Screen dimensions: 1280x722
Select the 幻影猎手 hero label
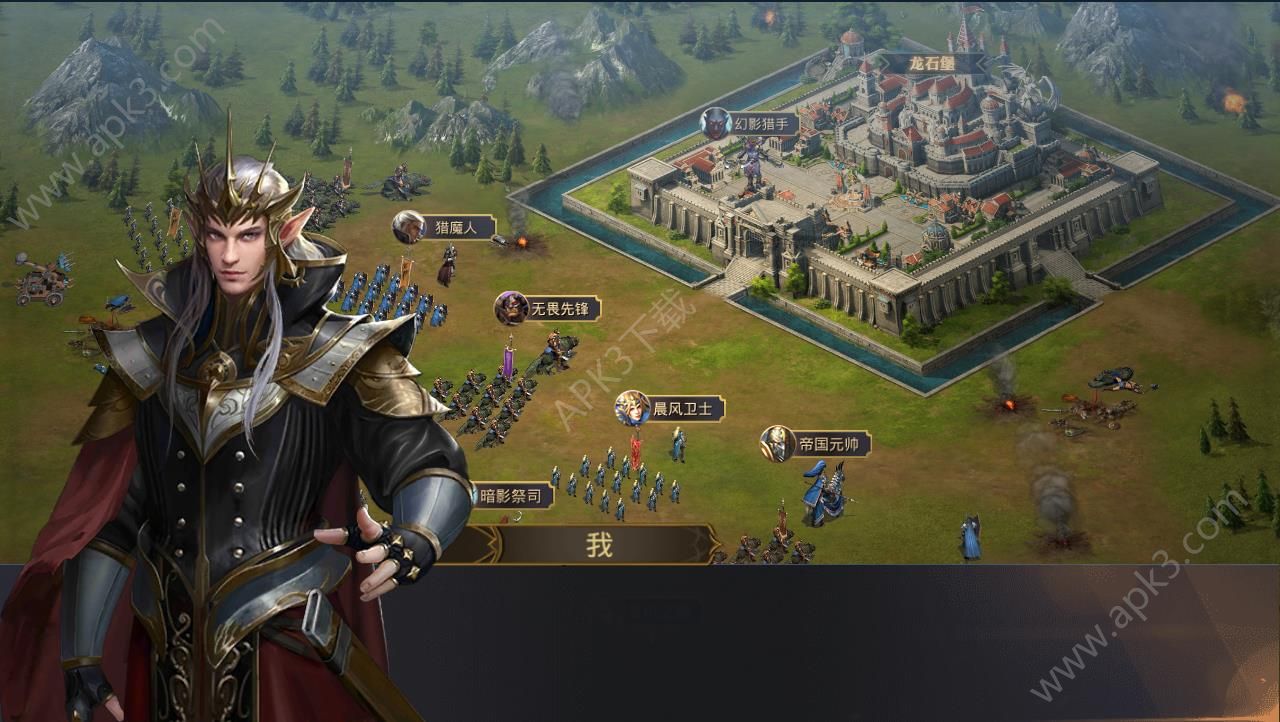click(750, 124)
